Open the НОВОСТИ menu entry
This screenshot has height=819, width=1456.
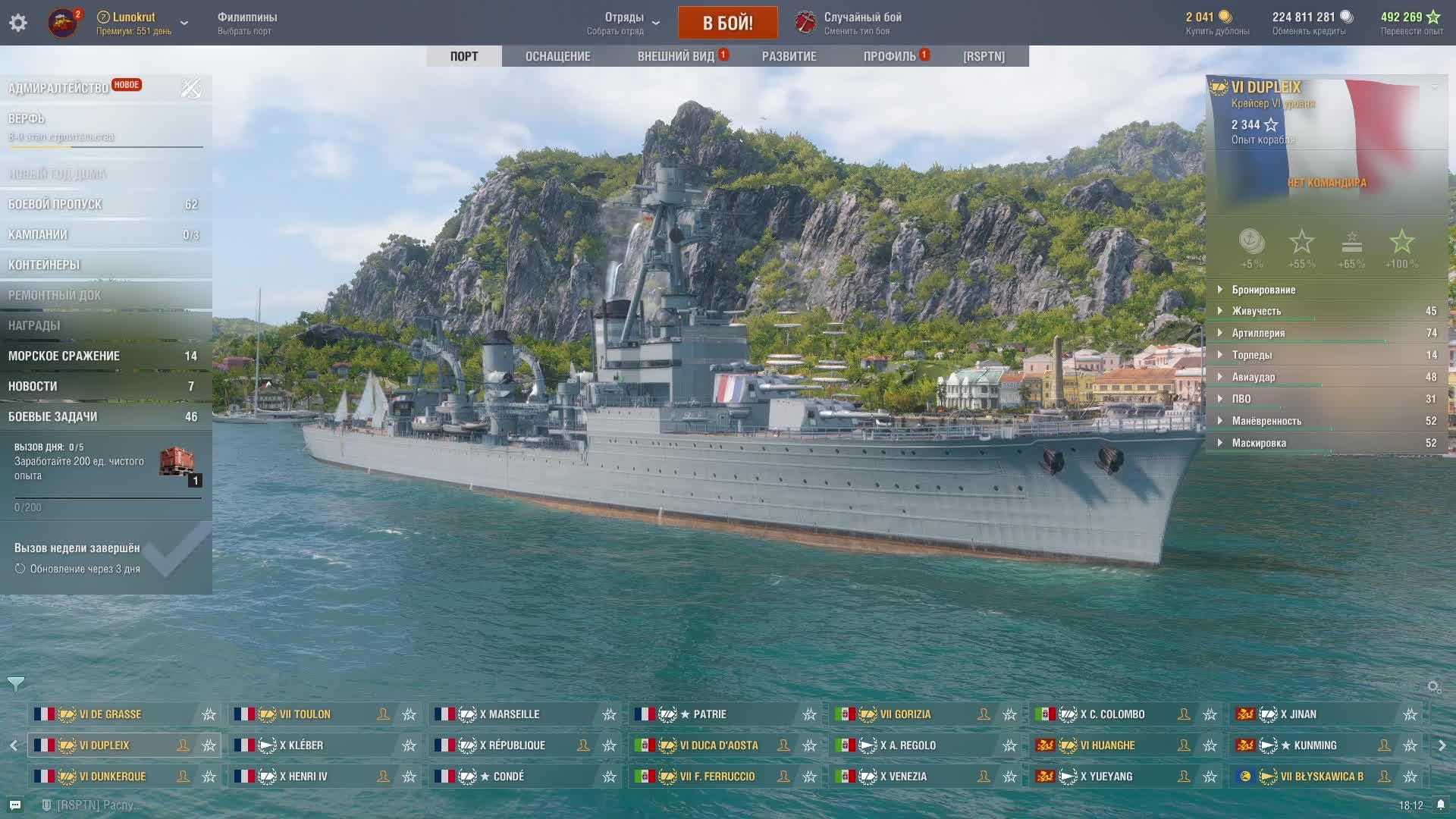[x=33, y=386]
